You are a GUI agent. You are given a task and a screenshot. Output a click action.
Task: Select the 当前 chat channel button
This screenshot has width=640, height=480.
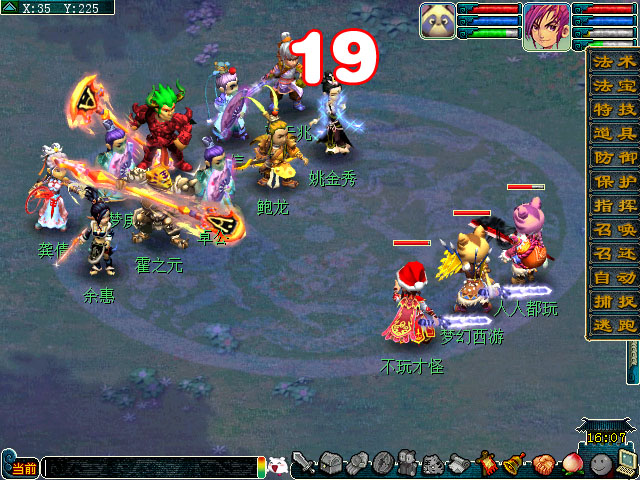click(22, 468)
